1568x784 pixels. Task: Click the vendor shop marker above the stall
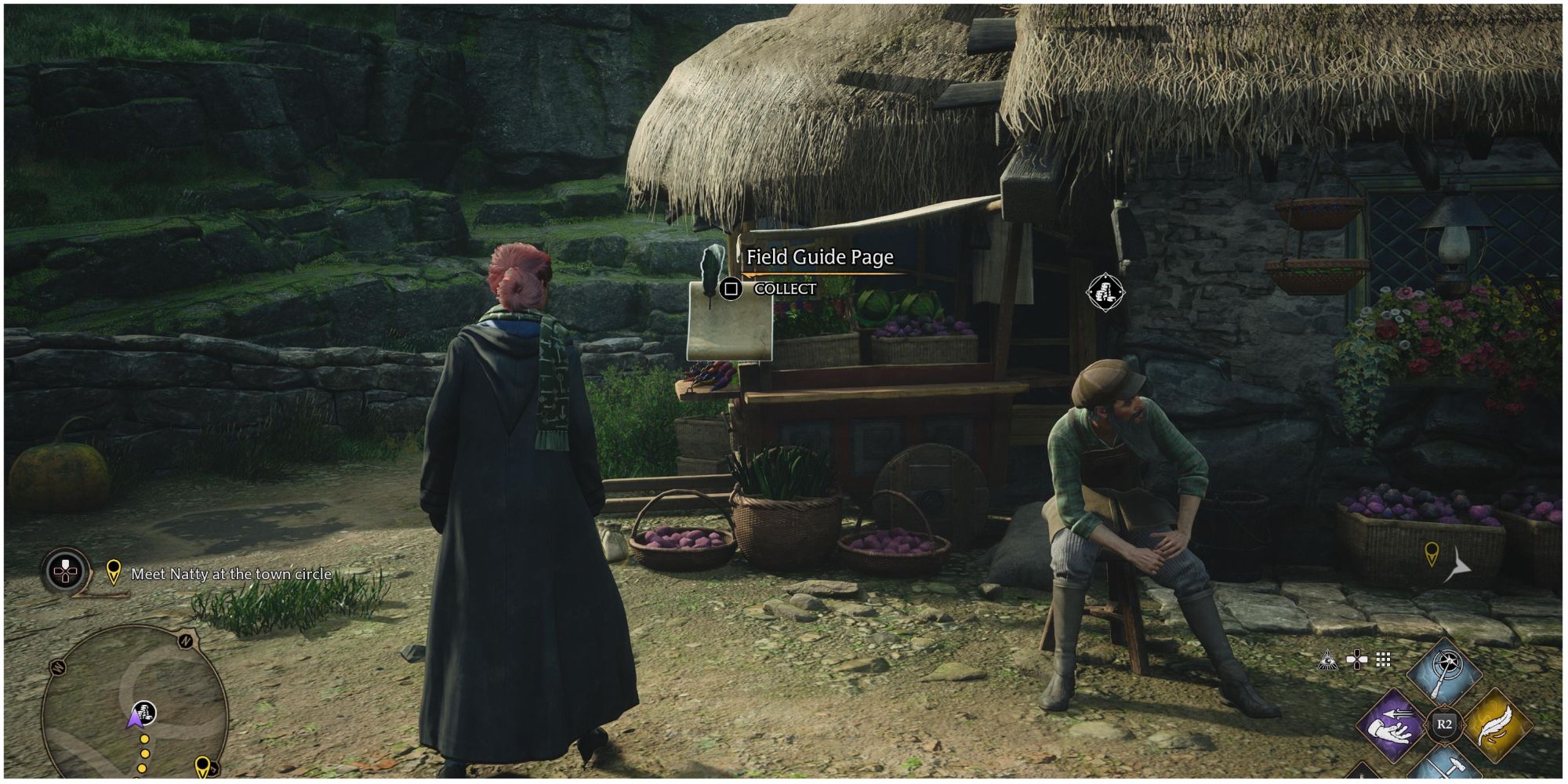[x=1105, y=292]
